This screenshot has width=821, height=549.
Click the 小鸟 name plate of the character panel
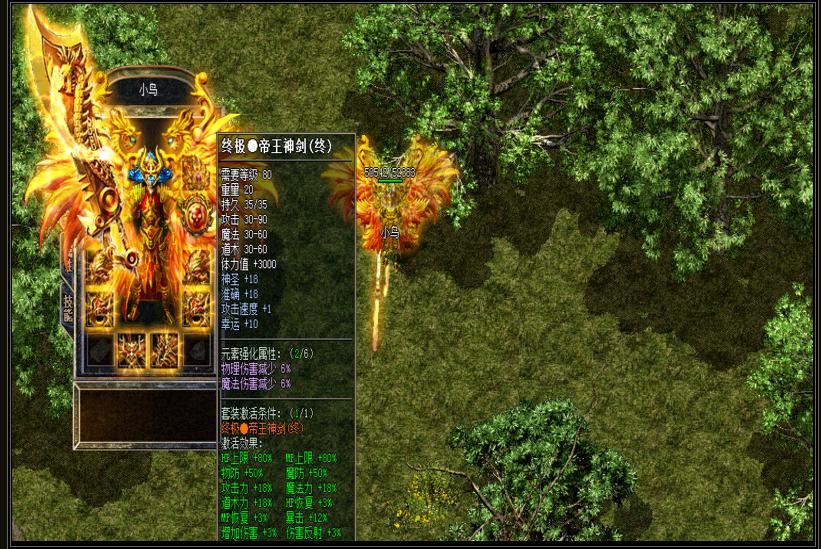(x=147, y=90)
